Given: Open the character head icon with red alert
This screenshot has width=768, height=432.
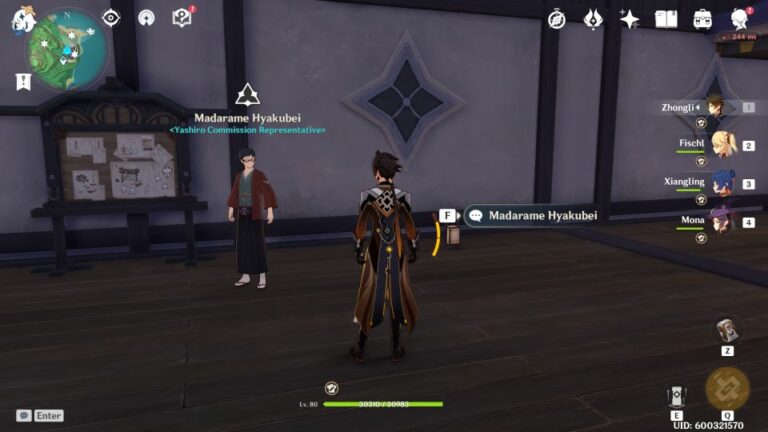Looking at the screenshot, I should point(740,18).
